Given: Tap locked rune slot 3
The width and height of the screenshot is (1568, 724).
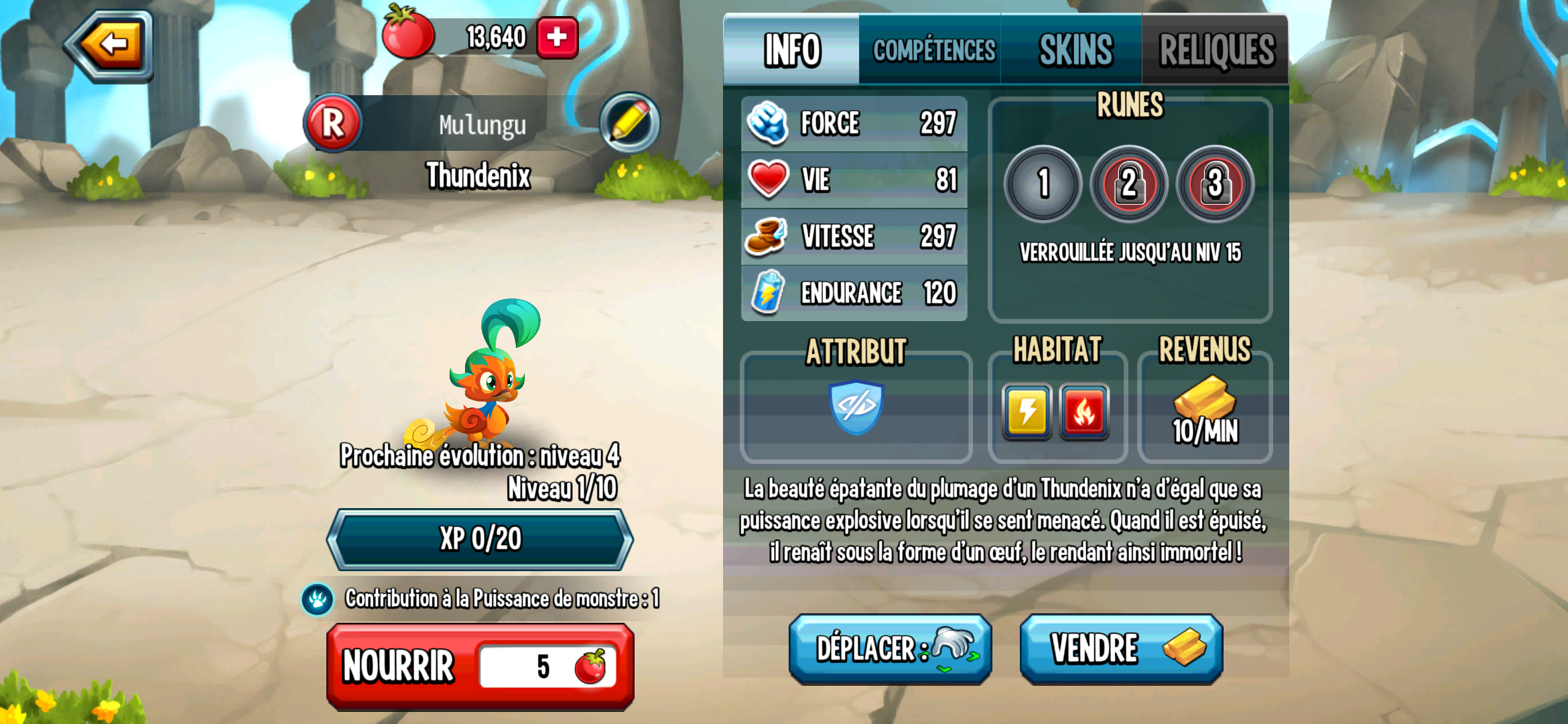Looking at the screenshot, I should (1215, 183).
